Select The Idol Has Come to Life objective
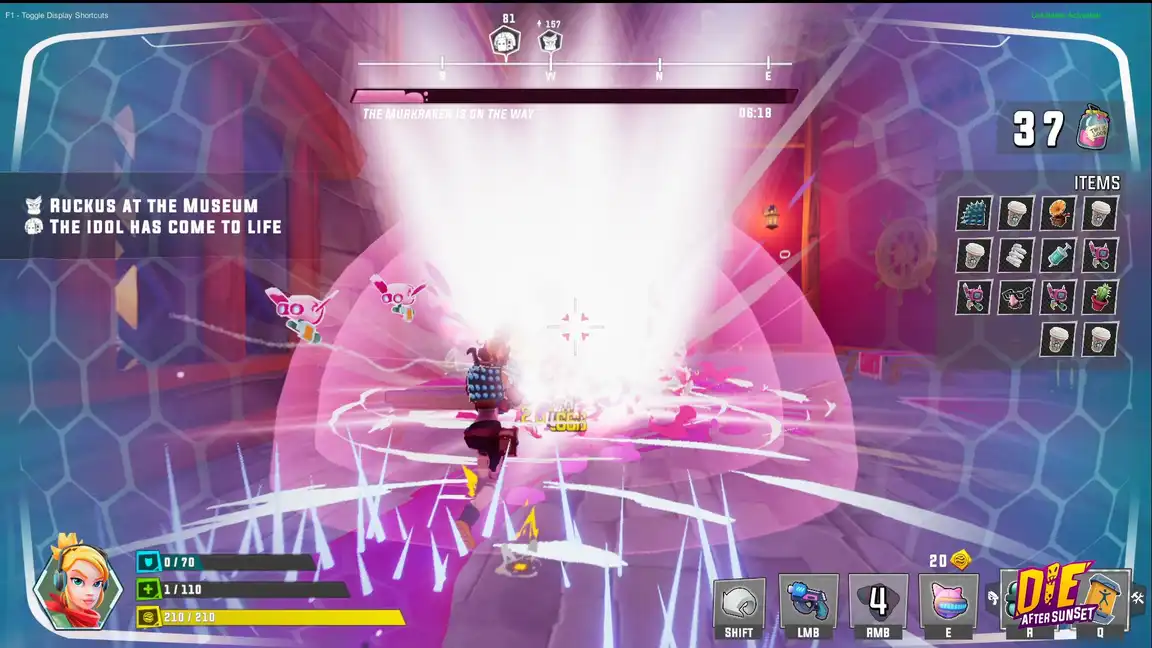Image resolution: width=1152 pixels, height=648 pixels. click(165, 227)
